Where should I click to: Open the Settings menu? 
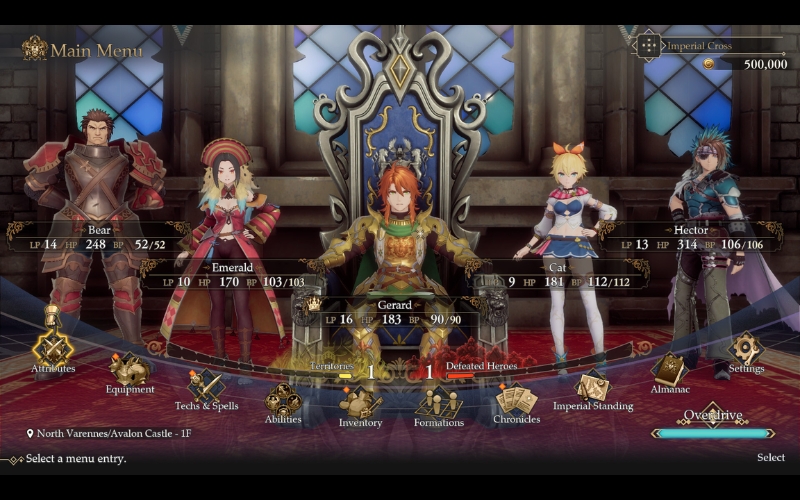pyautogui.click(x=746, y=349)
